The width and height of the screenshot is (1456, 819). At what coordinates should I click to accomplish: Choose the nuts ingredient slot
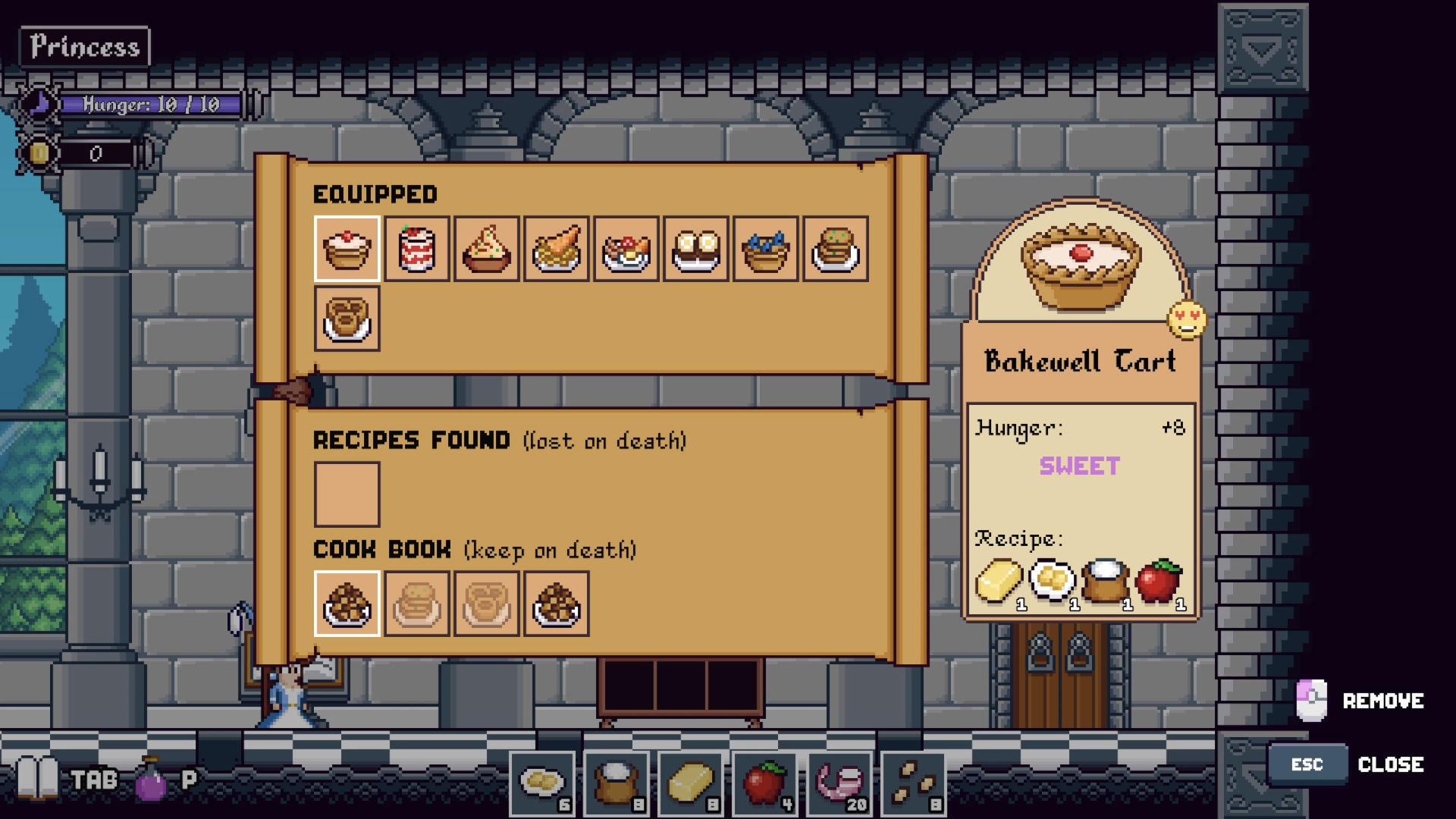[x=913, y=783]
